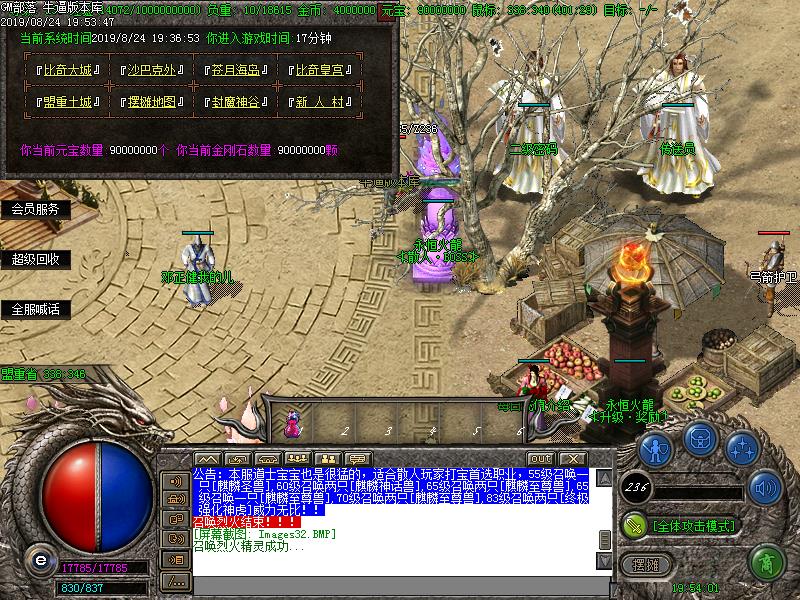Click the 超级回收 button
The width and height of the screenshot is (800, 600).
click(36, 259)
